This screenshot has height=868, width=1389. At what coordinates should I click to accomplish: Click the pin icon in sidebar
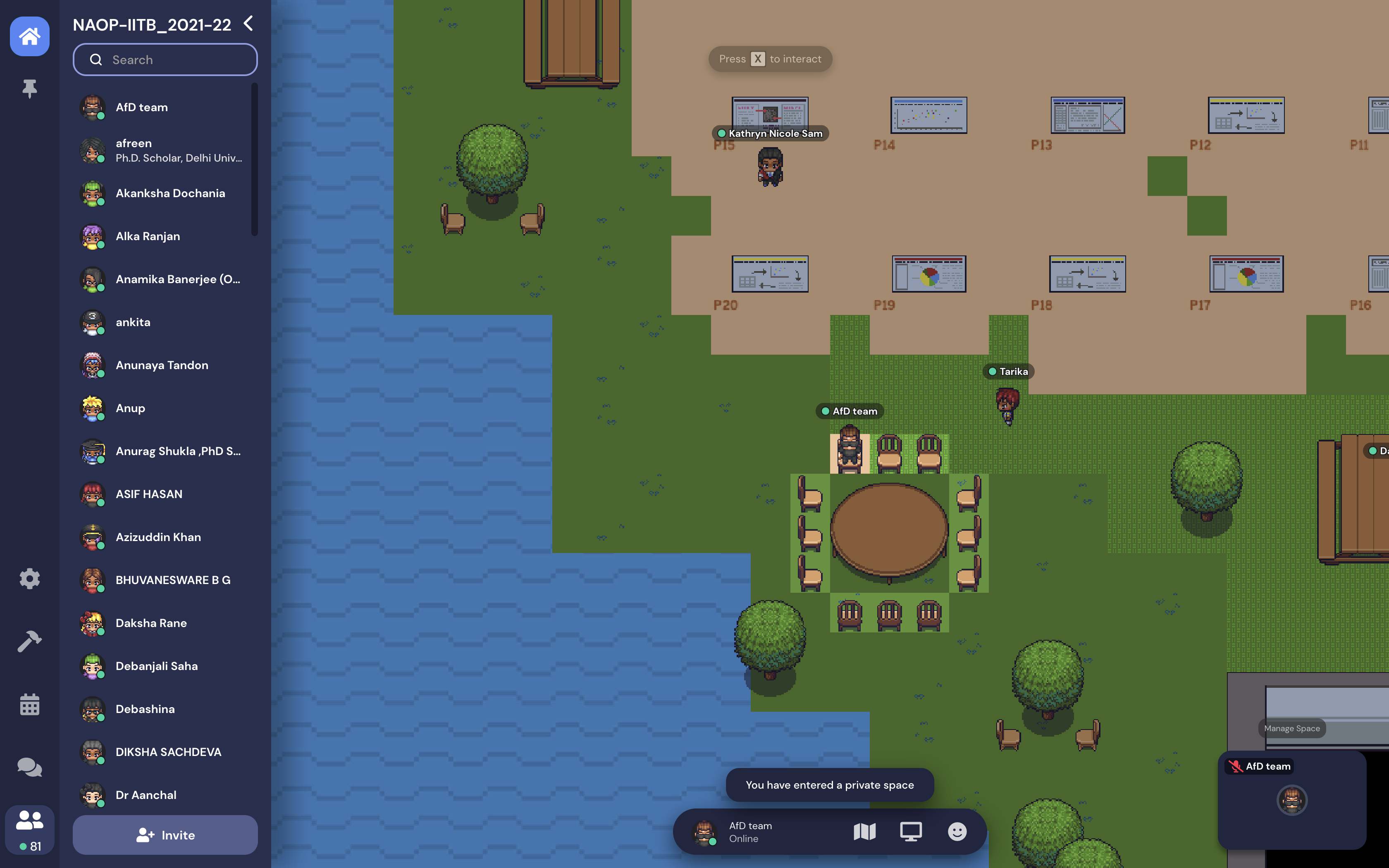pos(30,89)
